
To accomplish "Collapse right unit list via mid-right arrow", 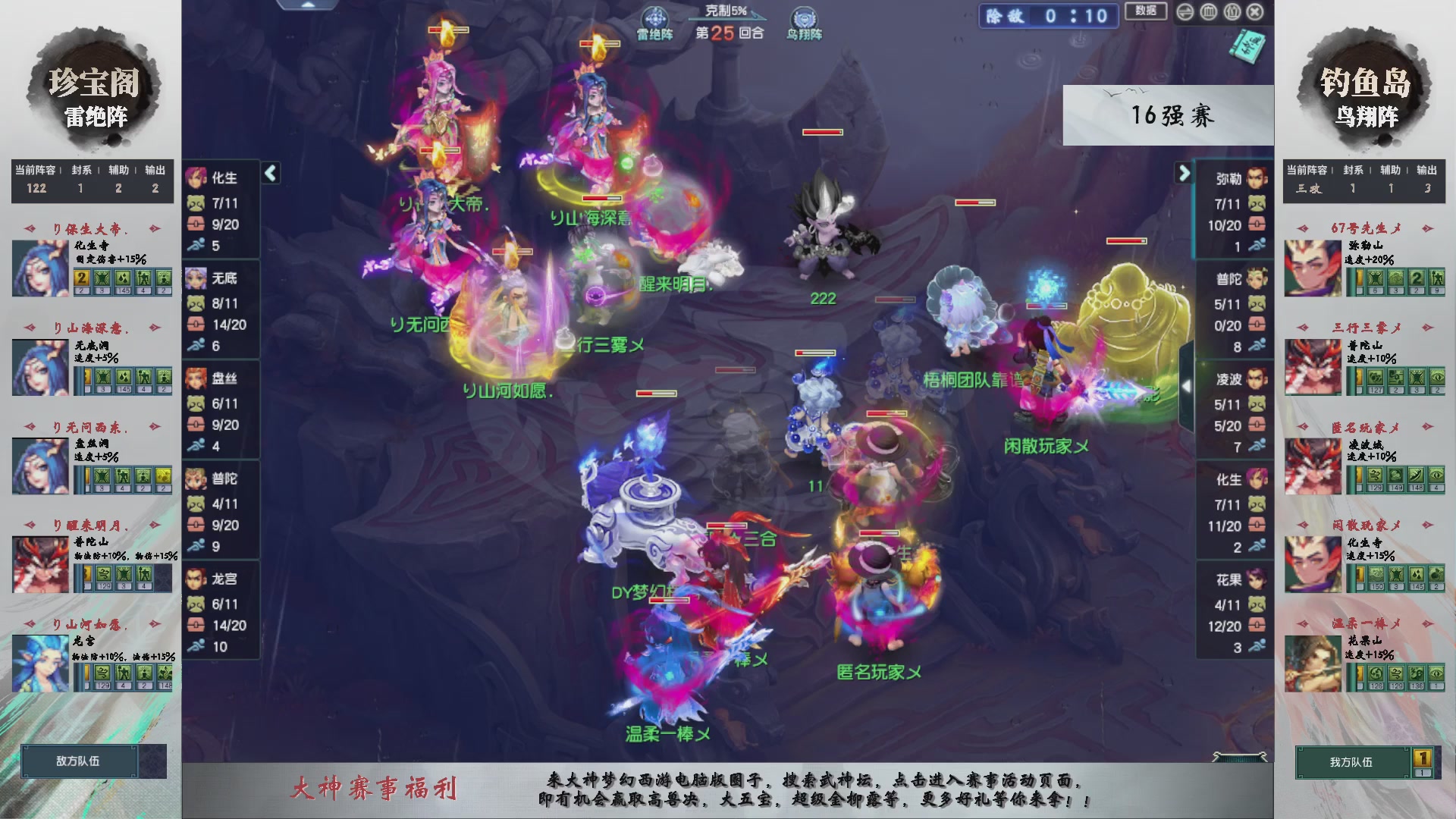I will [x=1186, y=387].
